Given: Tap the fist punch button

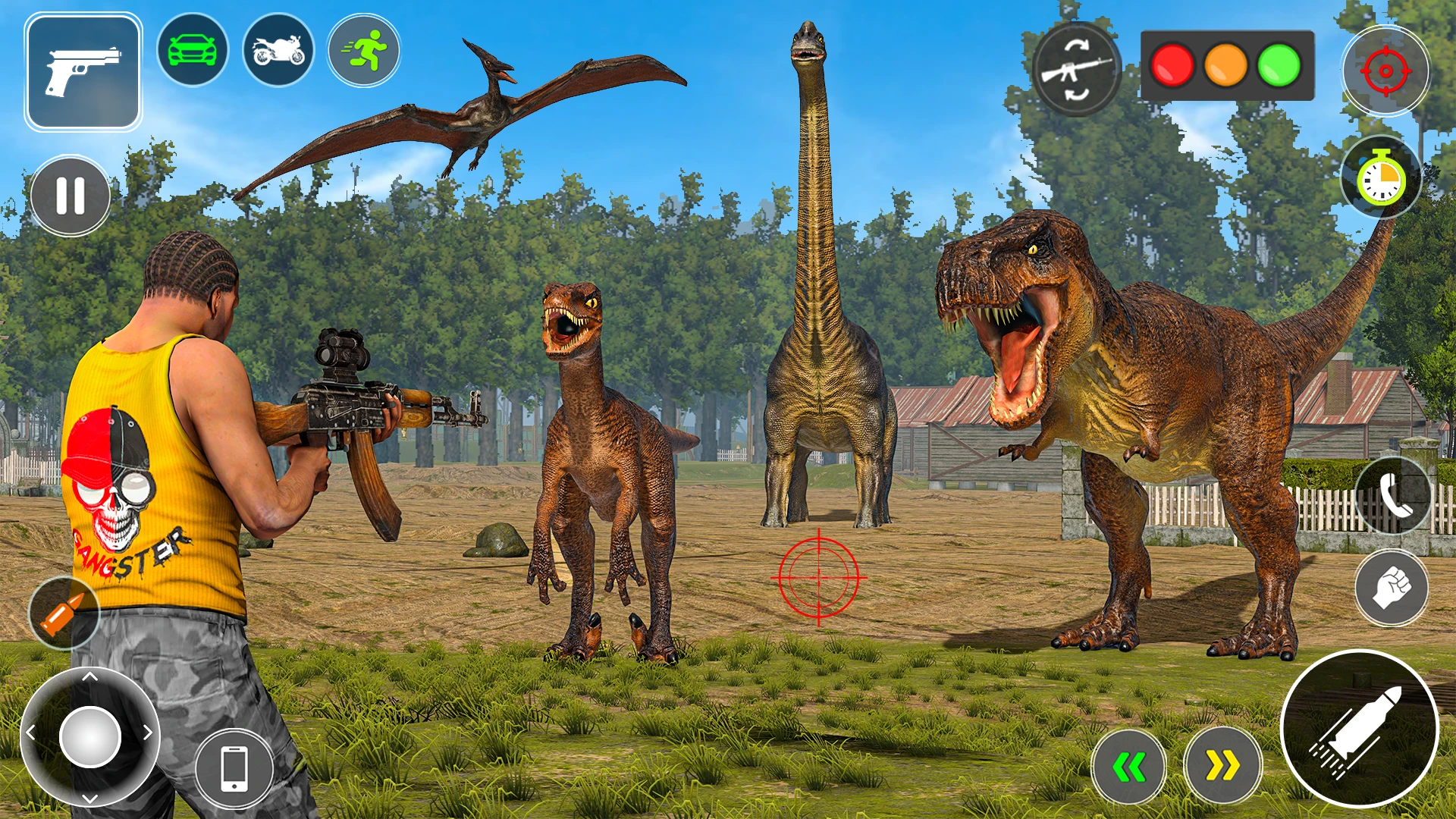Looking at the screenshot, I should (1392, 588).
